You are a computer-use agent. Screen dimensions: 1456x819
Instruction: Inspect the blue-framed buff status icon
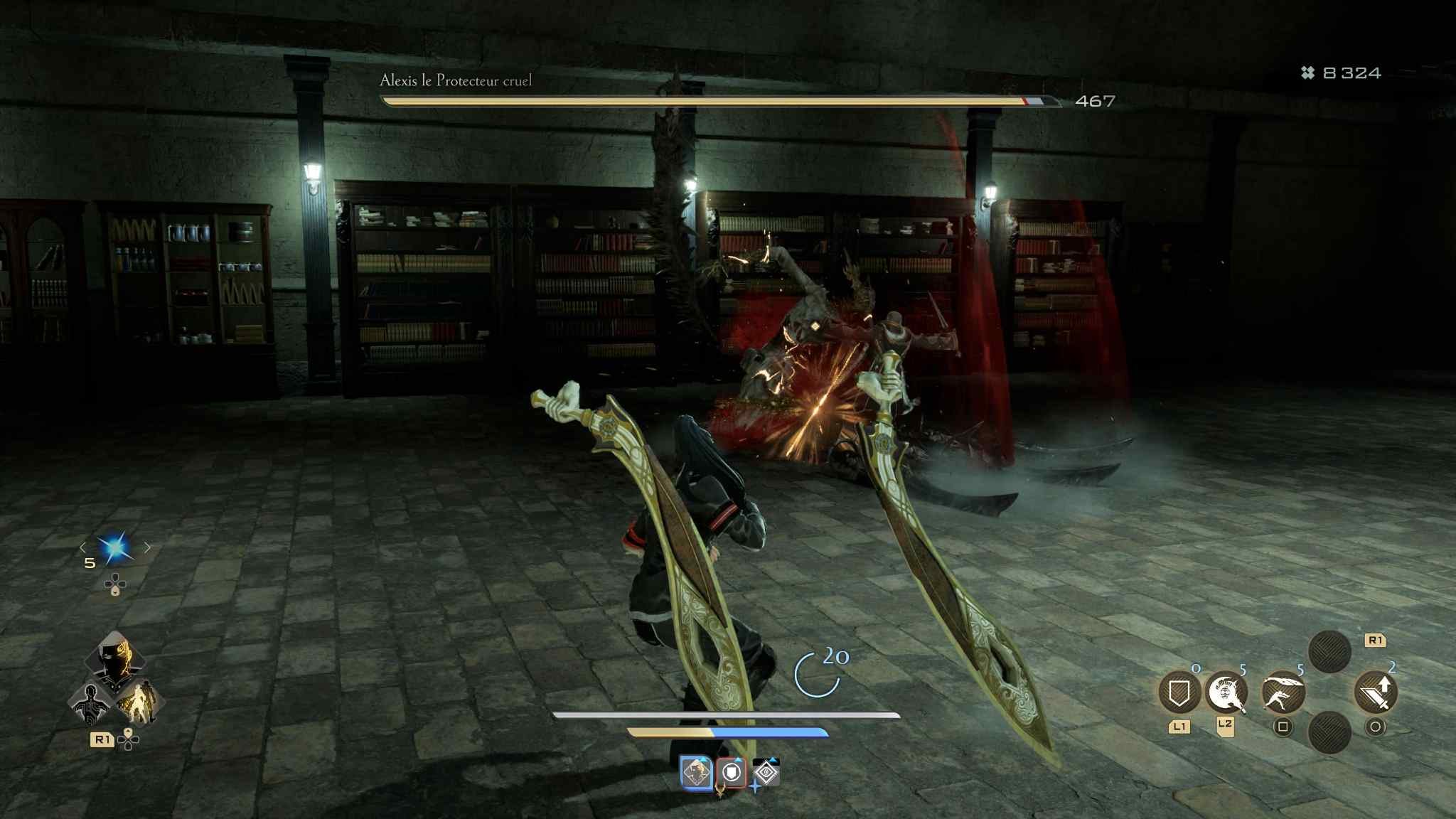click(696, 772)
